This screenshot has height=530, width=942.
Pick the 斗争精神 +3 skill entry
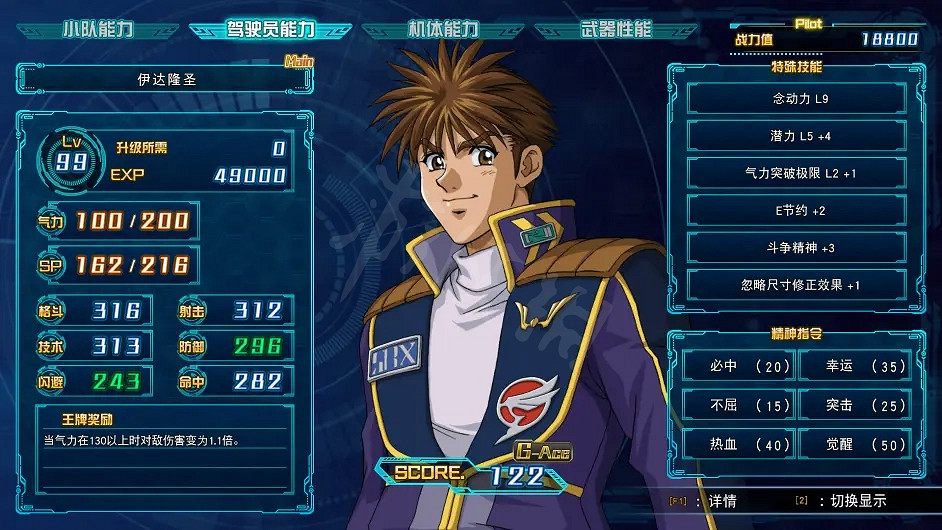pos(797,247)
